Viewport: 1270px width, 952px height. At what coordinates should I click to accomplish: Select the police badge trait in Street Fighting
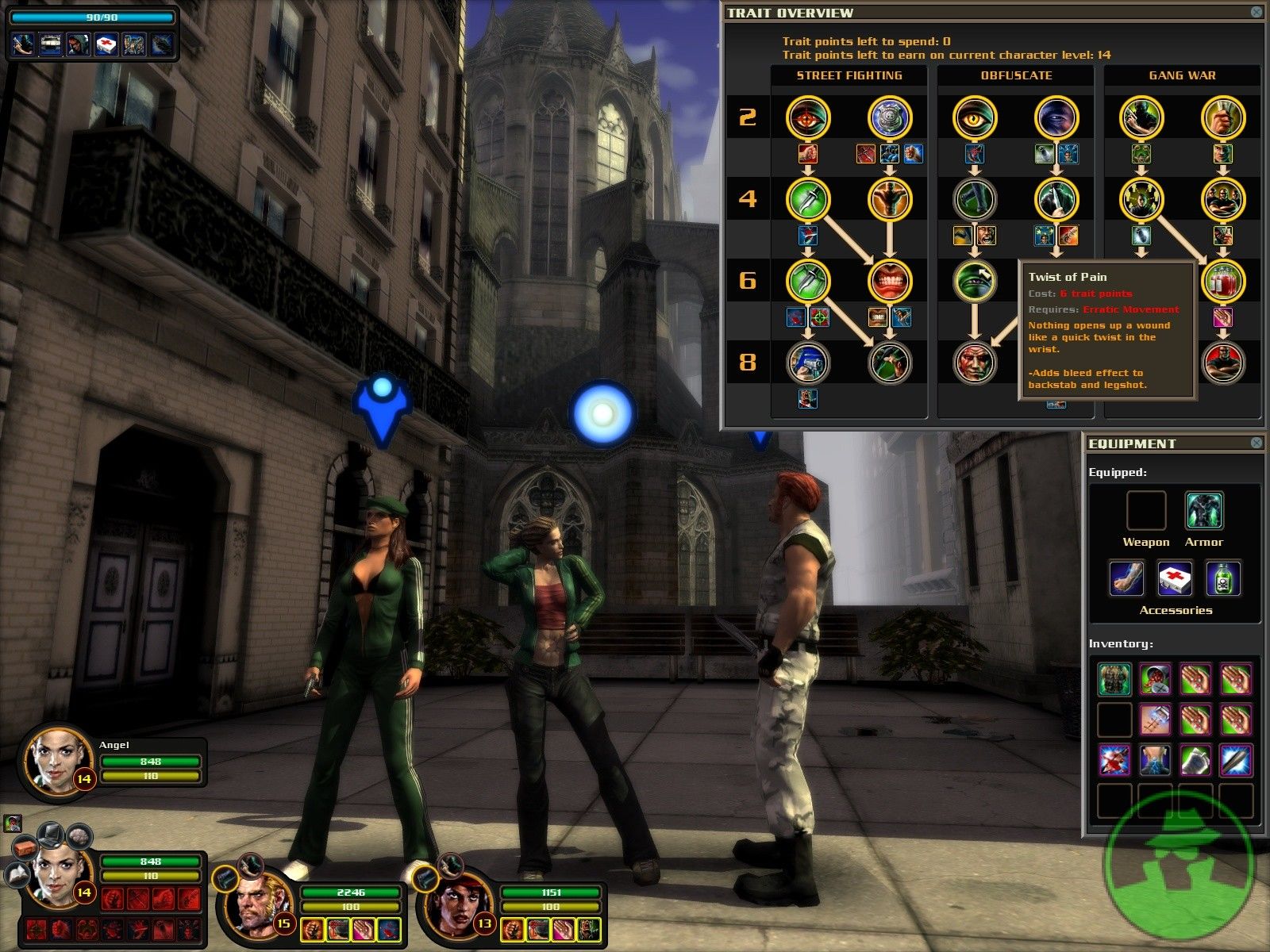(x=890, y=117)
